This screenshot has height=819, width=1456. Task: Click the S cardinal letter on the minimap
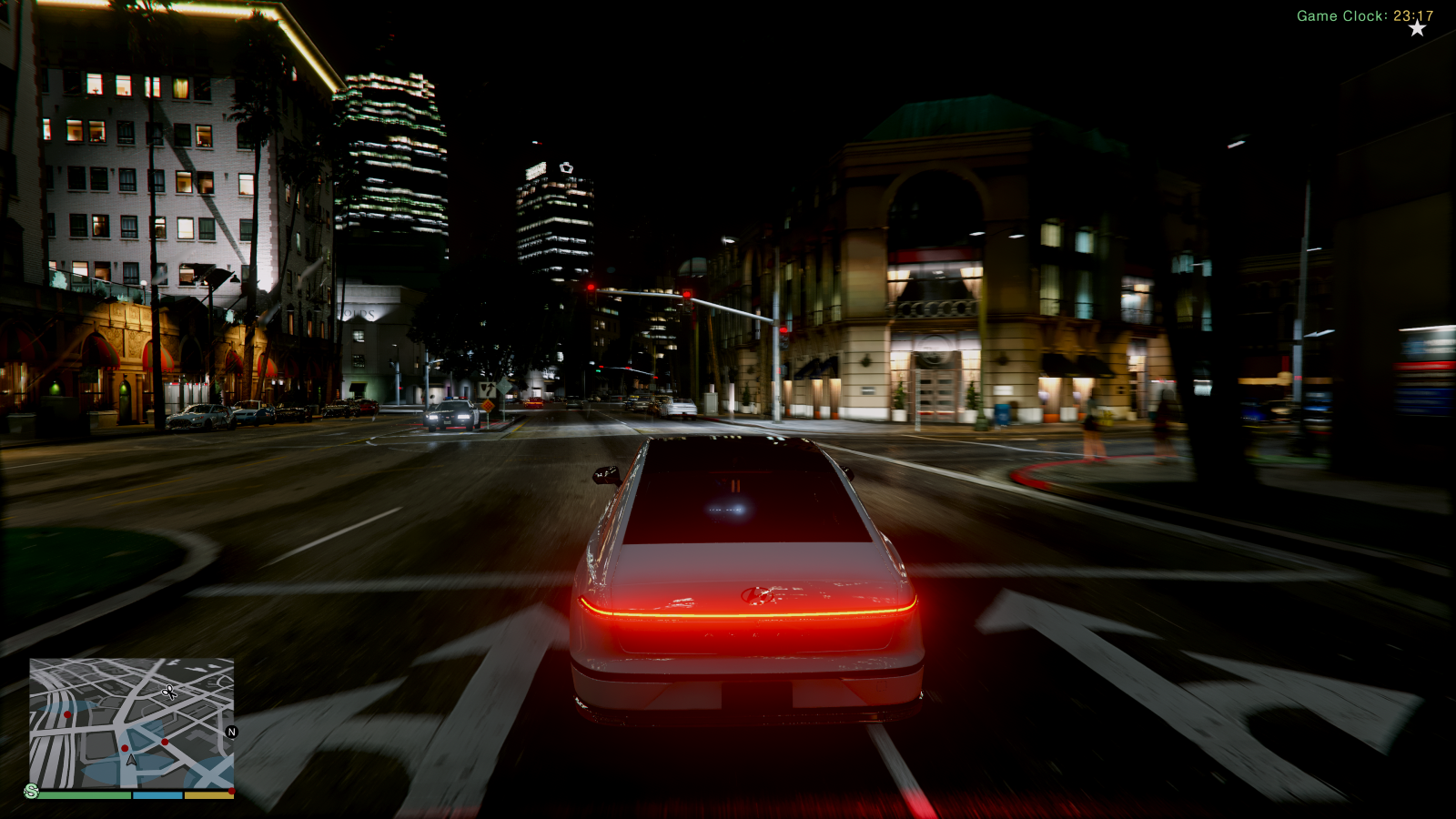[x=31, y=790]
